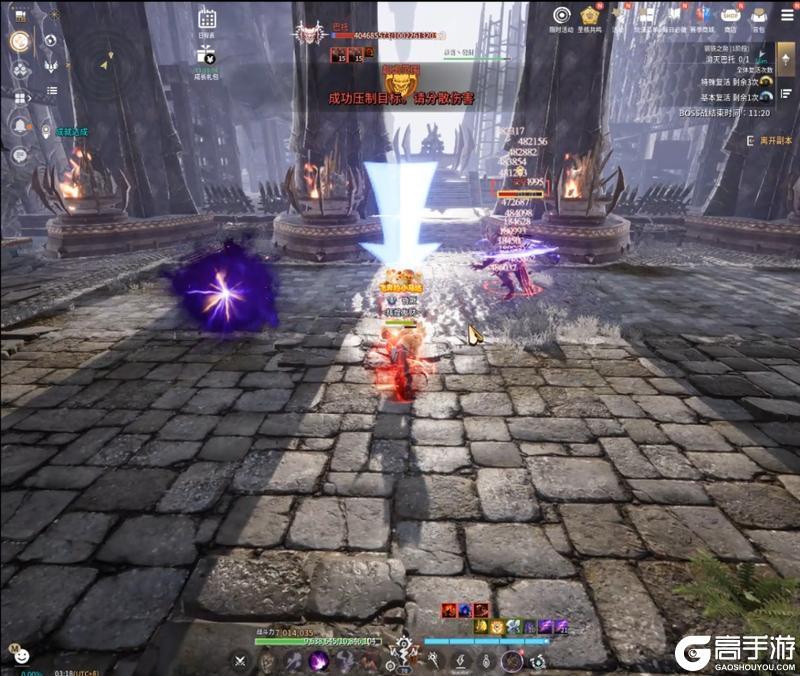Open the 商店 shop icon
Image resolution: width=800 pixels, height=676 pixels.
pos(729,15)
